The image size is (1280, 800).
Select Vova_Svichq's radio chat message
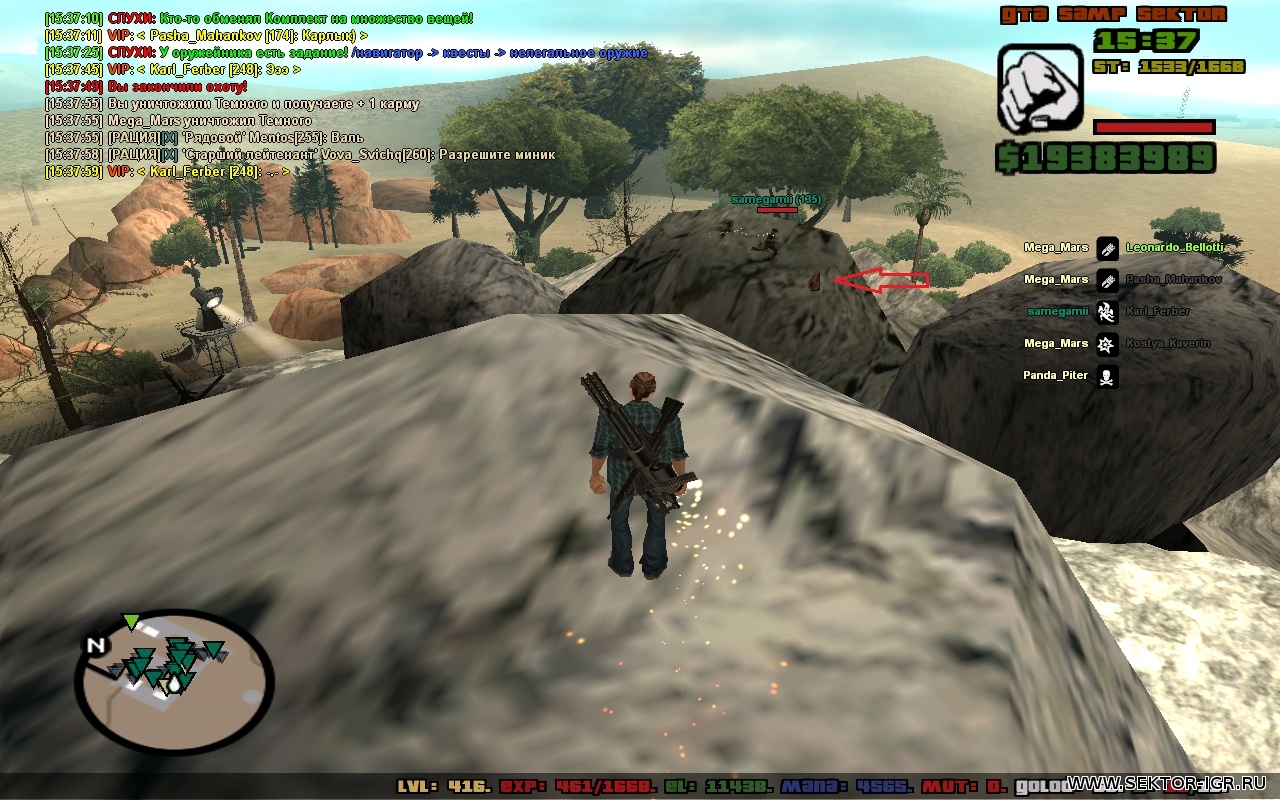[300, 155]
